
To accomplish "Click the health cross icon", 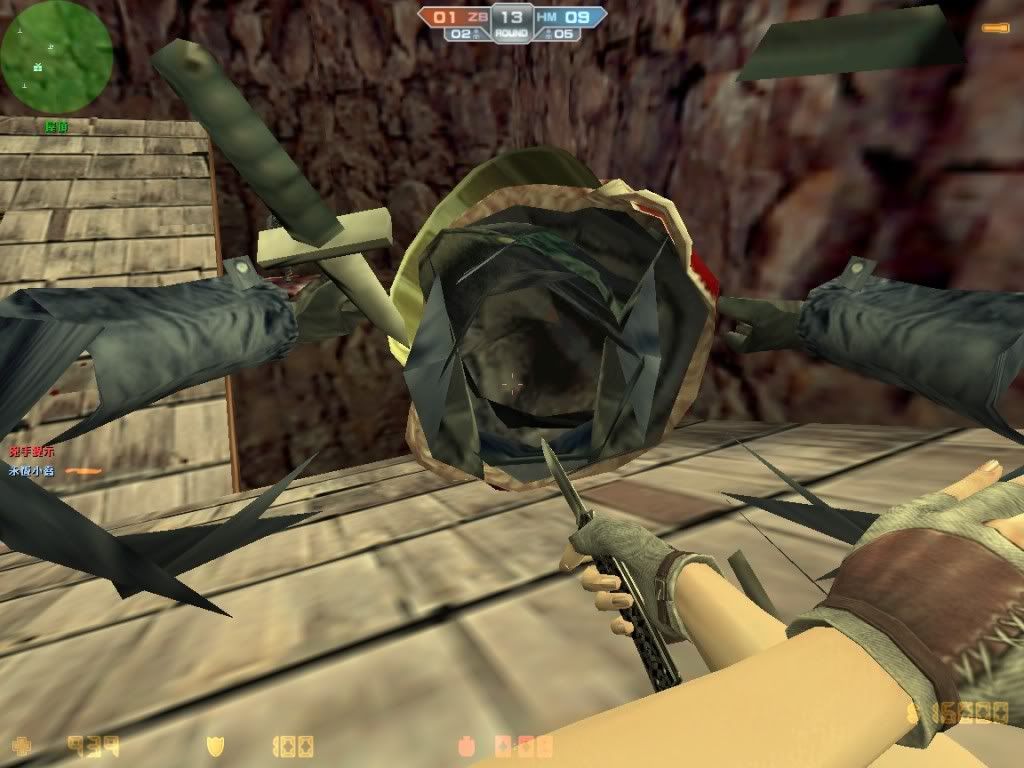I will [20, 745].
